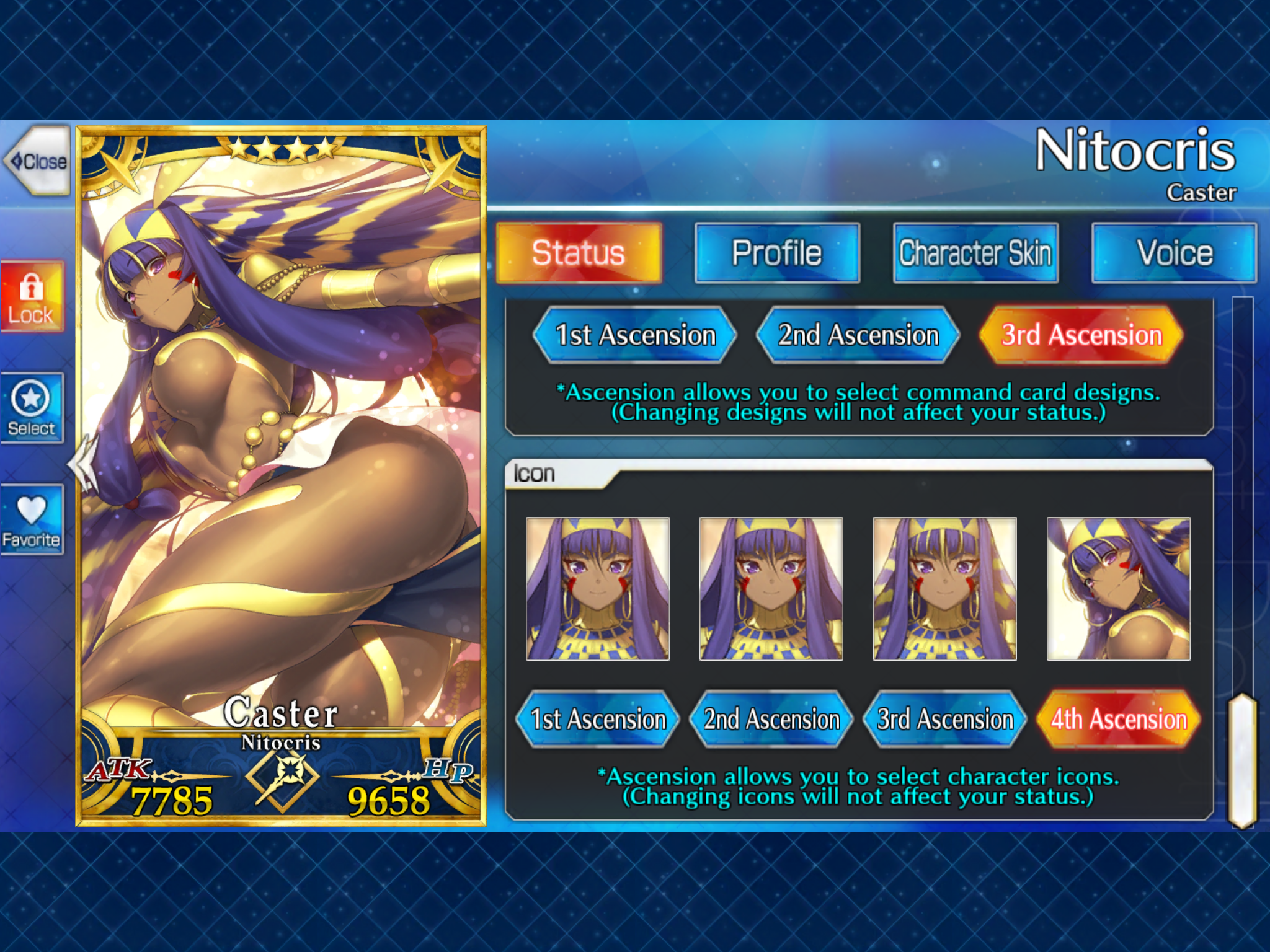Show the Character Skin tab
Viewport: 1270px width, 952px height.
pos(975,253)
